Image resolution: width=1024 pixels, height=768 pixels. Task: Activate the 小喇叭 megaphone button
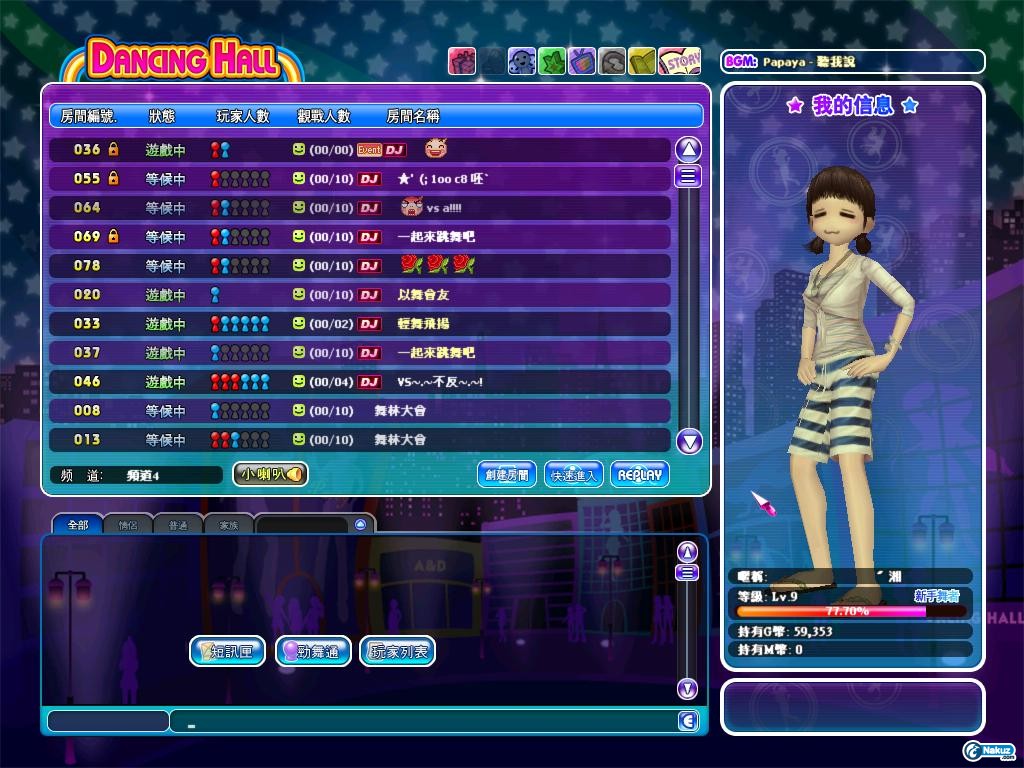pos(270,475)
